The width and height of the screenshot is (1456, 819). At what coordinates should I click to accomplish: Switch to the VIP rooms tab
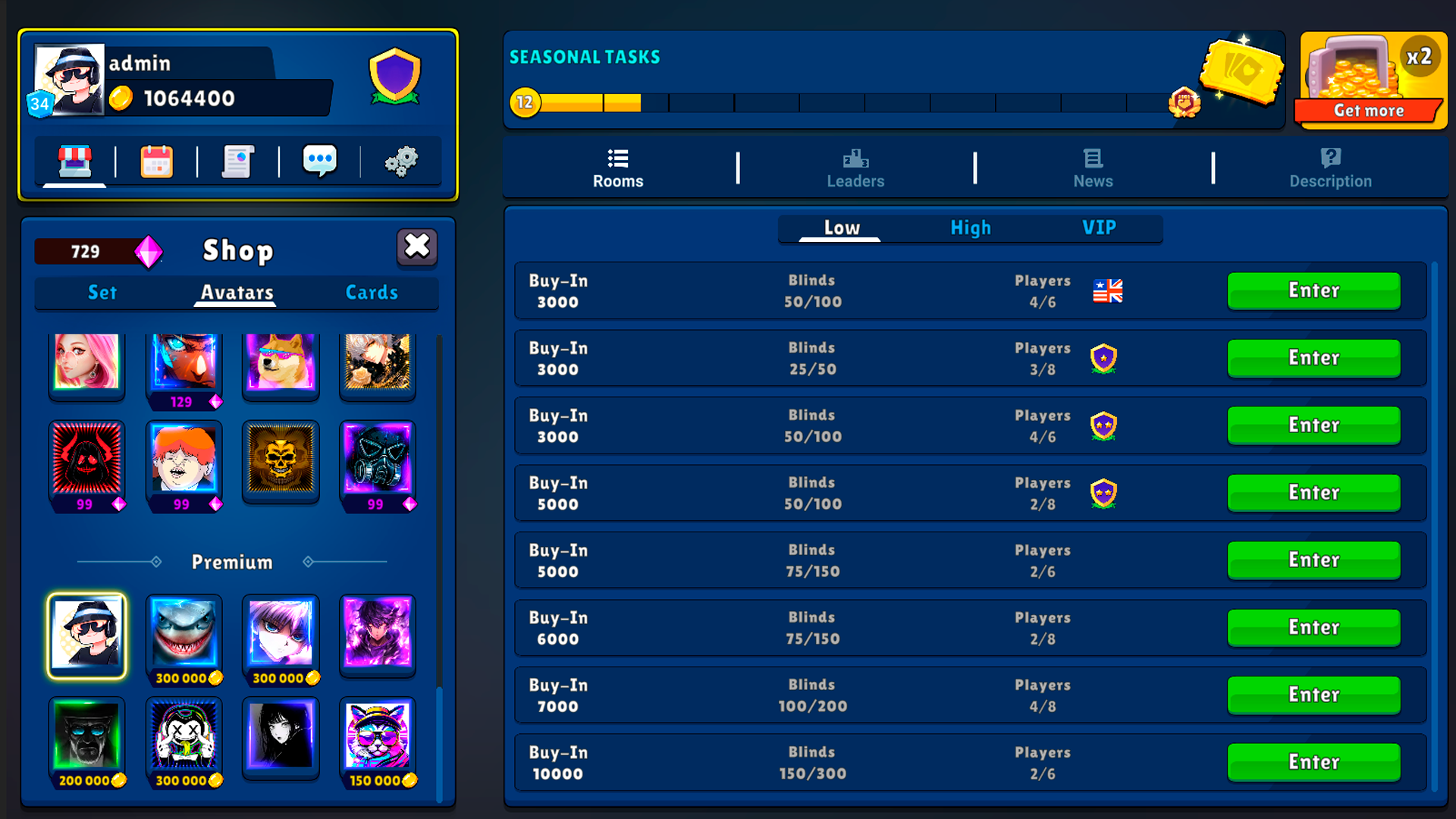point(1099,227)
